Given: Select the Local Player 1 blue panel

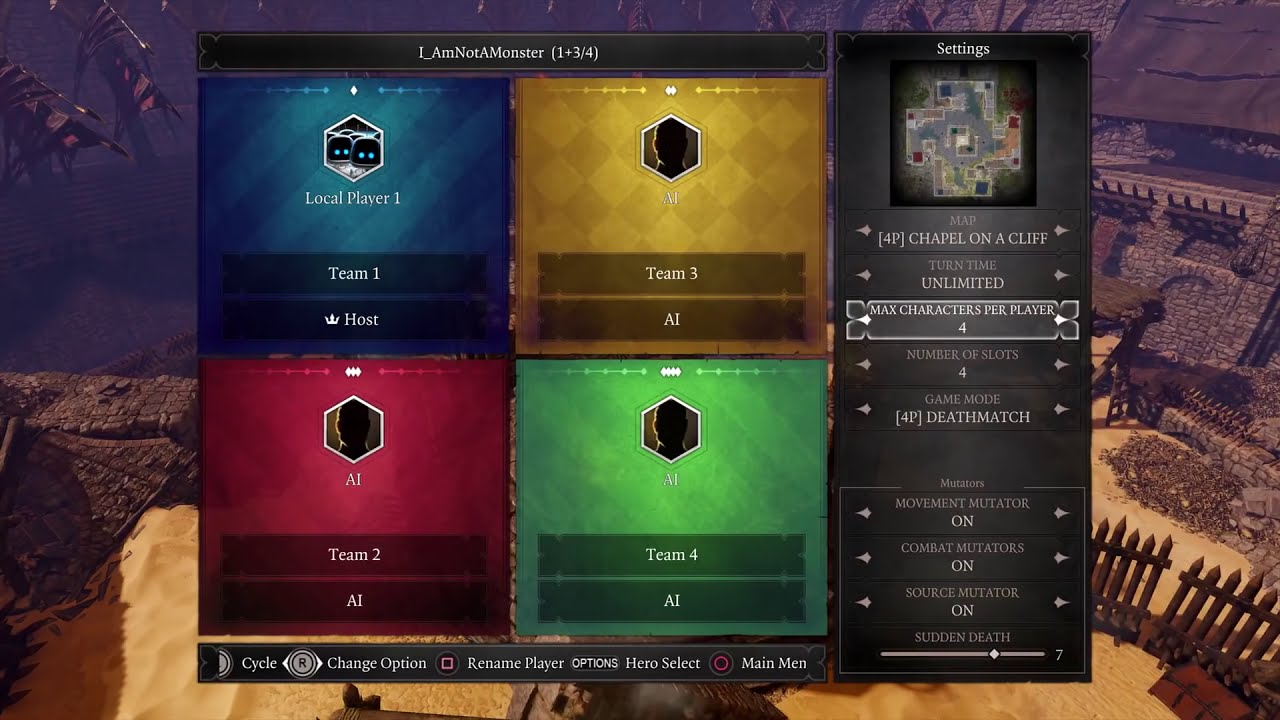Looking at the screenshot, I should coord(353,160).
